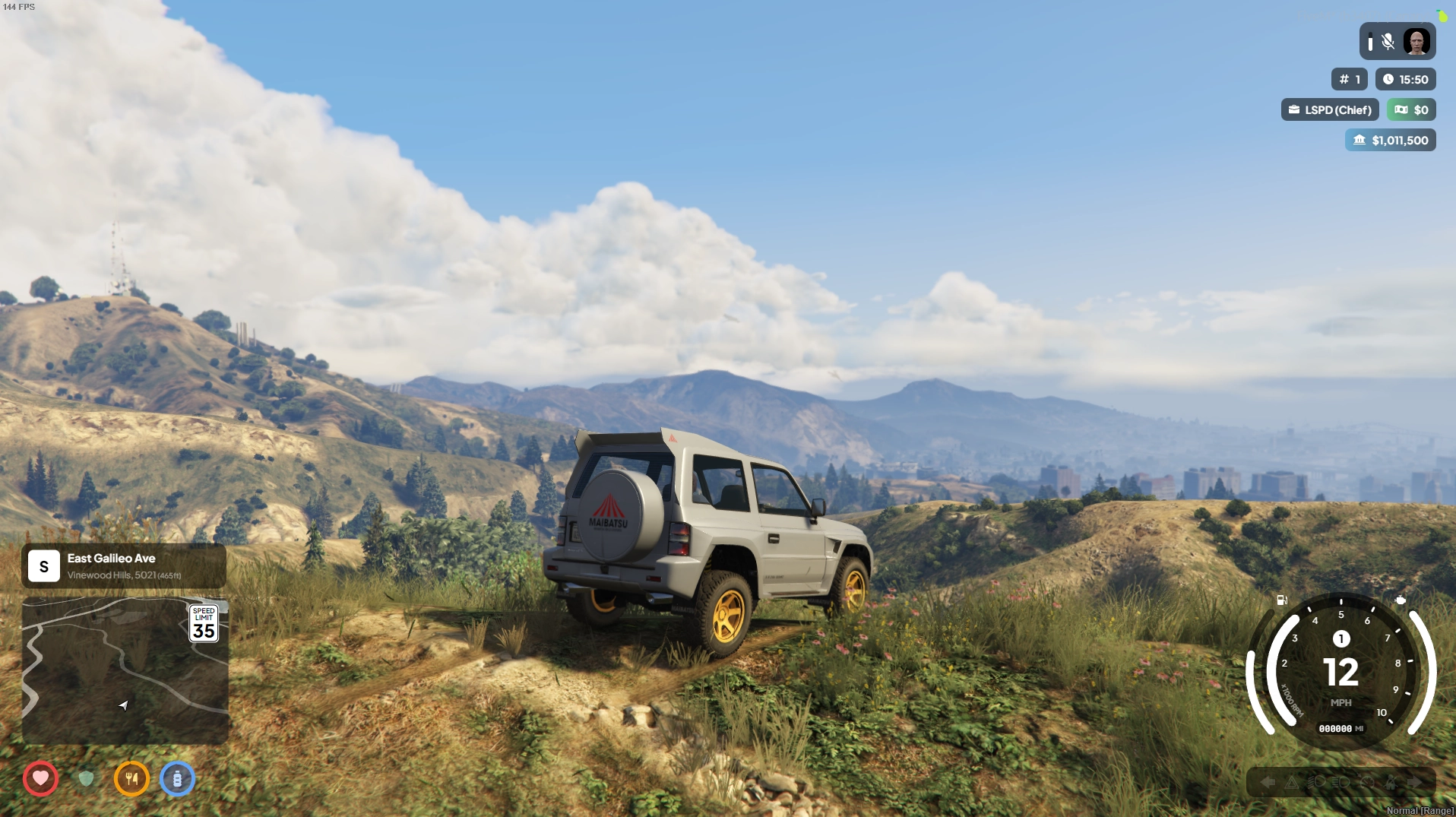Screen dimensions: 1456x817
Task: Enable the cruise control indicator
Action: click(1366, 783)
